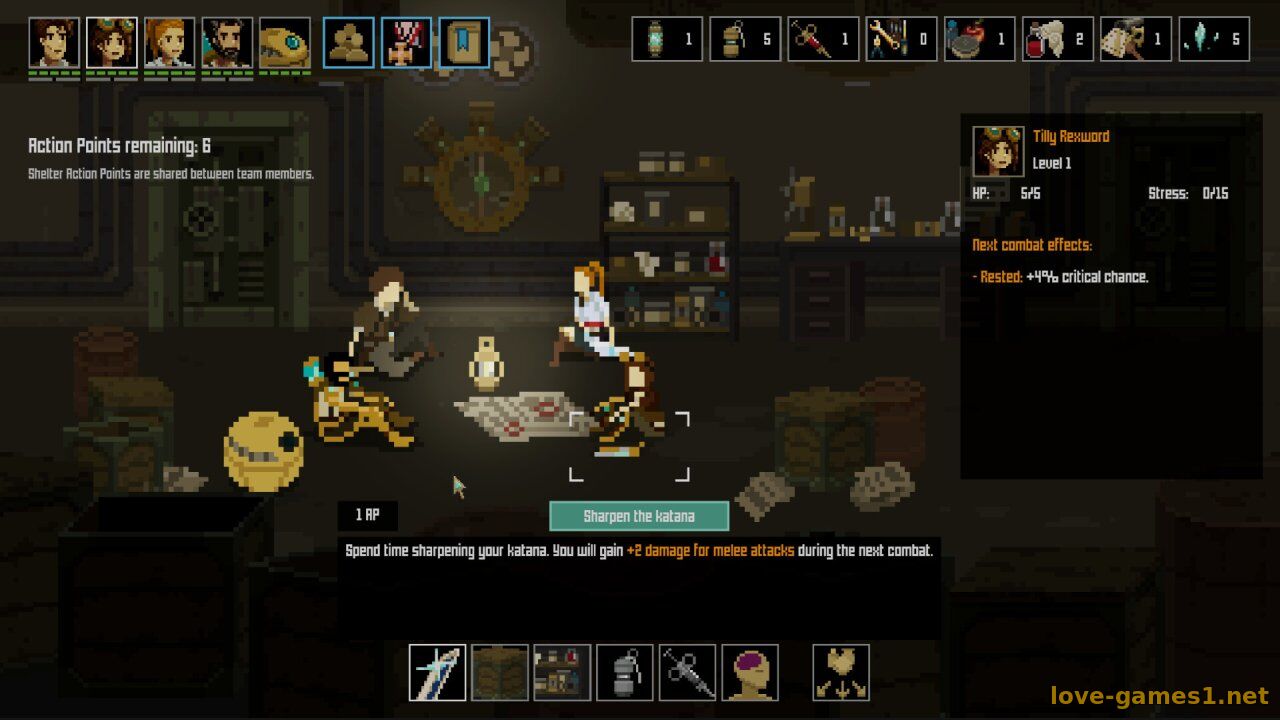
Task: Select the bearded man's portrait
Action: tap(227, 43)
